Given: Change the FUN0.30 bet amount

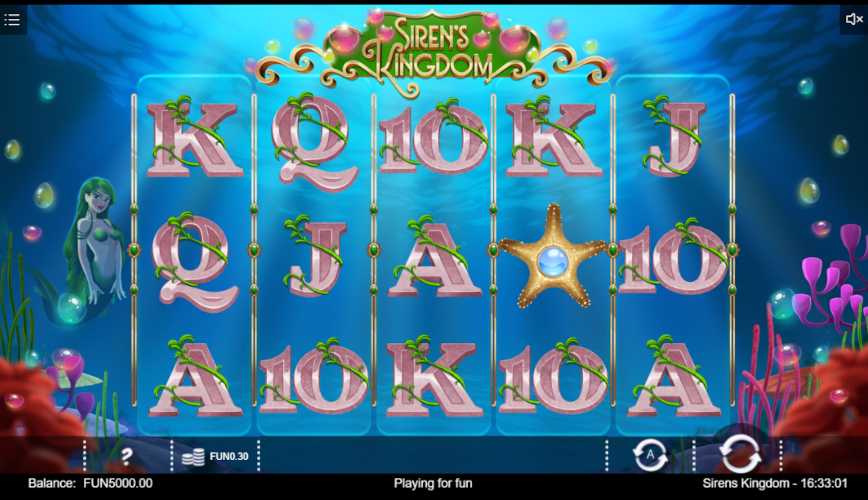Looking at the screenshot, I should point(217,456).
